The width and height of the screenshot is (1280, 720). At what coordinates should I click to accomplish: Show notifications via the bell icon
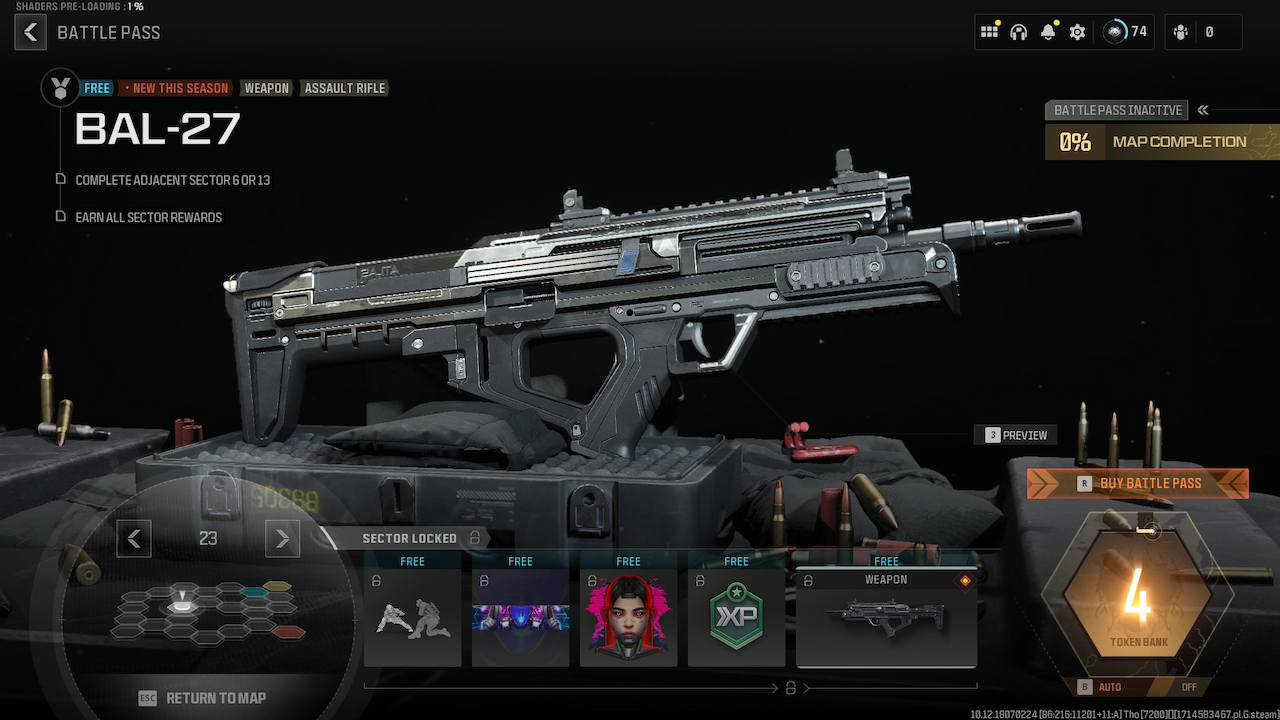point(1048,32)
